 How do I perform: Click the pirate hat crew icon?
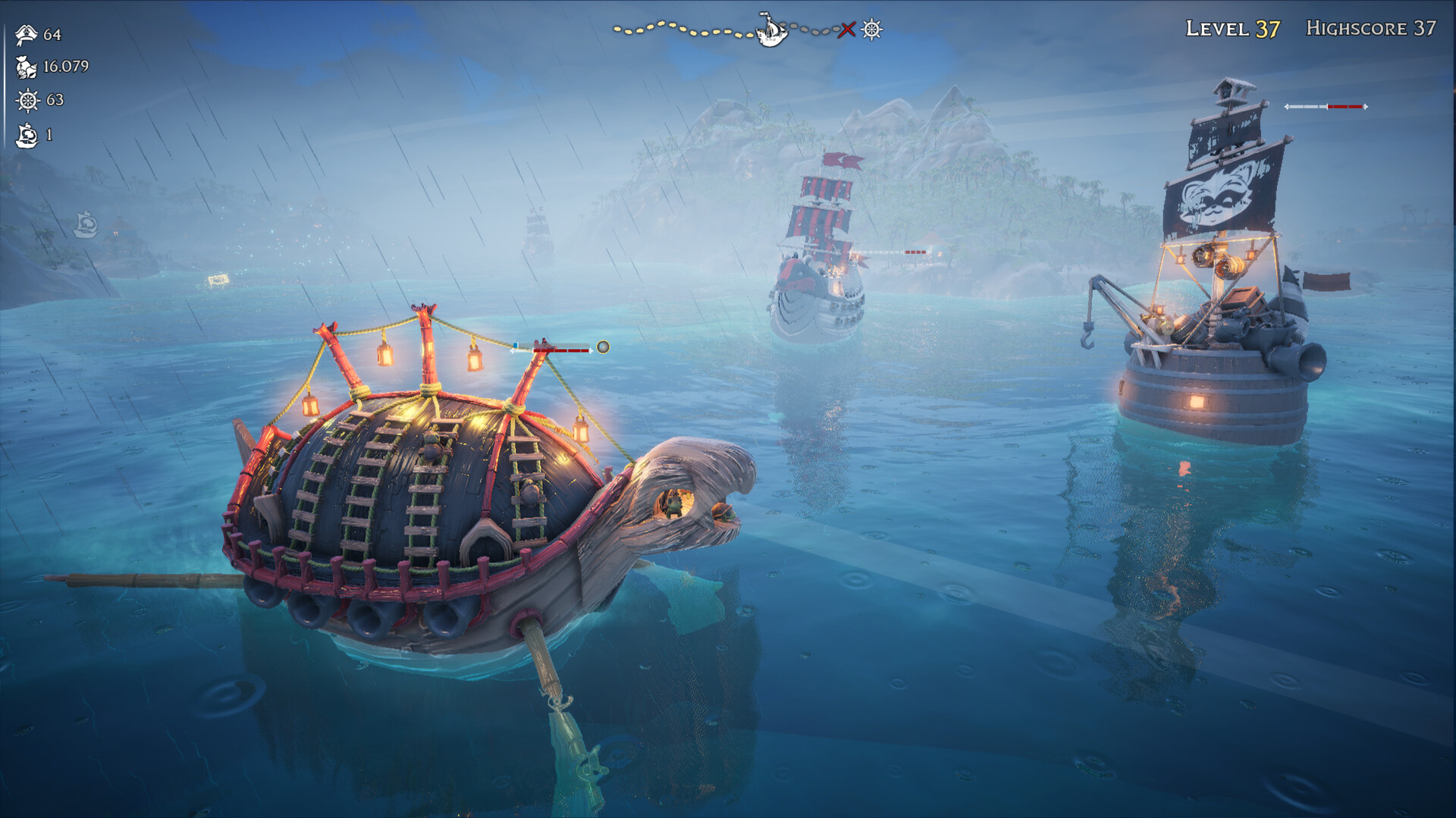(x=27, y=34)
